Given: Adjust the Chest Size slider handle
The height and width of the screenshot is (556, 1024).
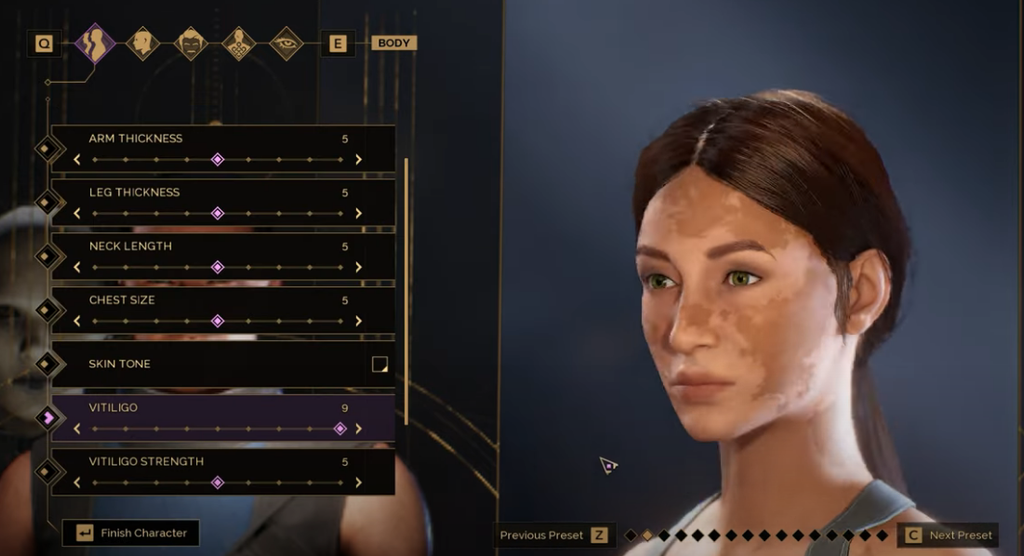Looking at the screenshot, I should pos(217,321).
